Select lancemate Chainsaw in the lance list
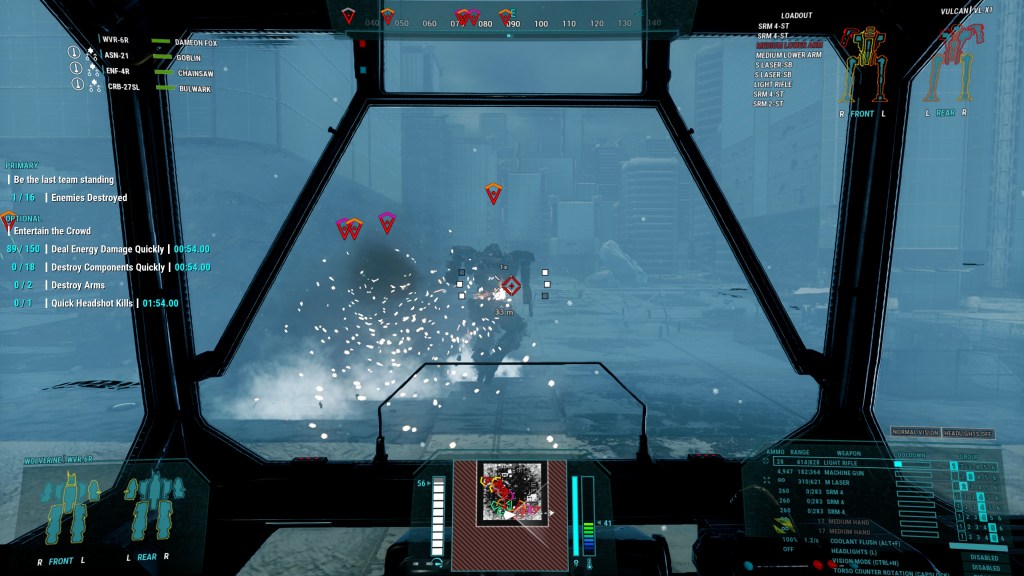Viewport: 1024px width, 576px height. [194, 73]
